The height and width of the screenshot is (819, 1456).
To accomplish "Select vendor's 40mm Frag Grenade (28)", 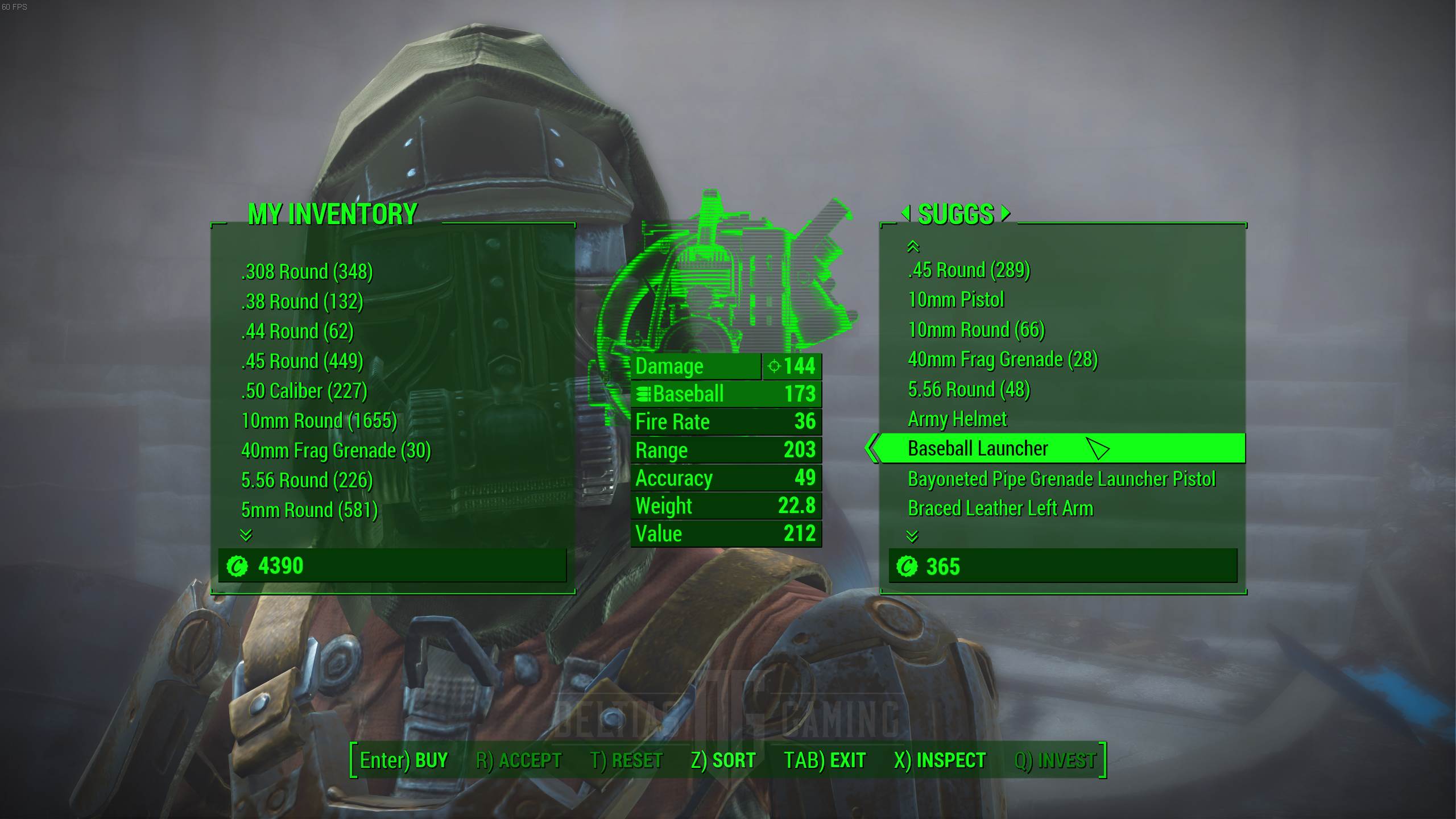I will [x=1002, y=359].
